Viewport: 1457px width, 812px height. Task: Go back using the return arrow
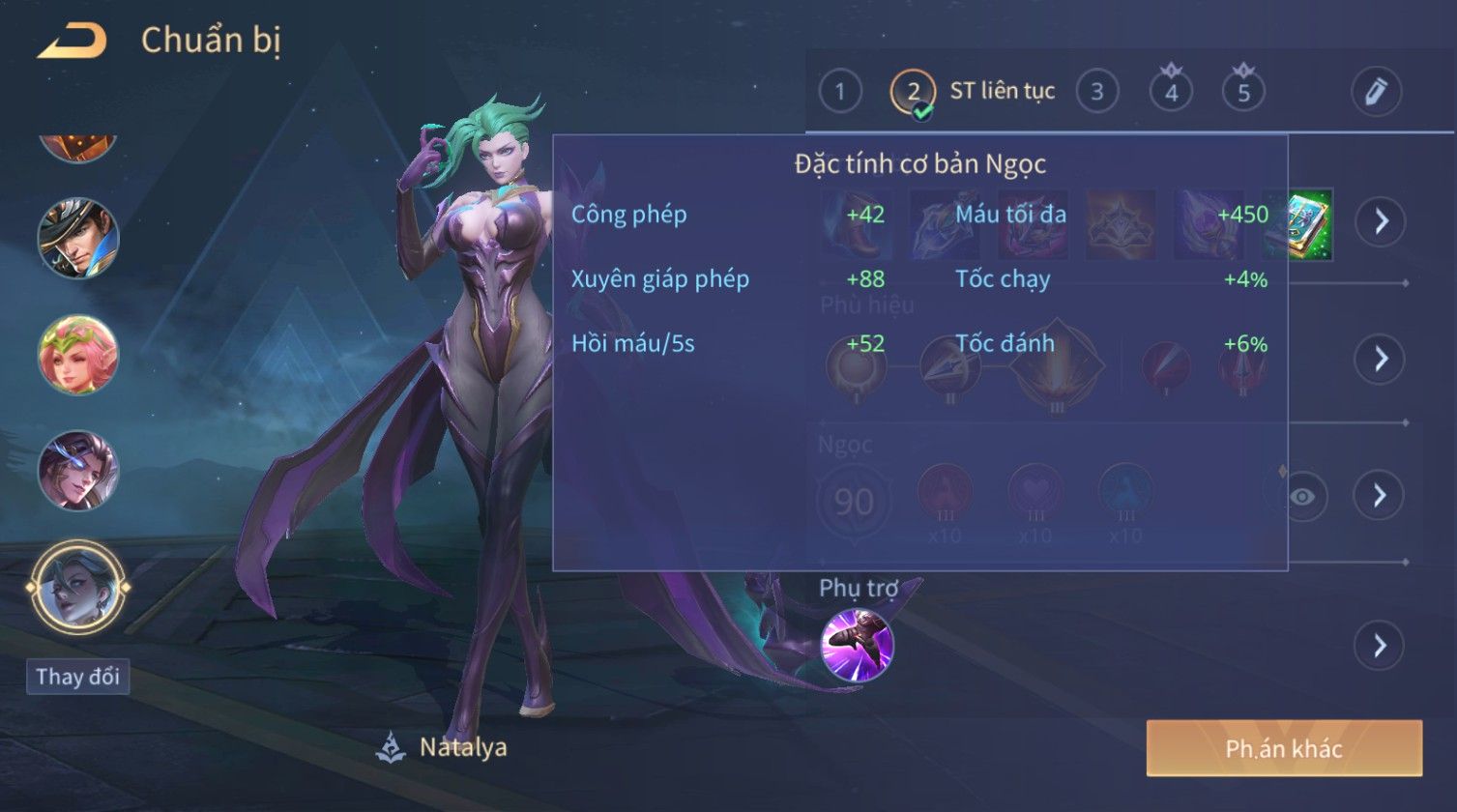[x=72, y=42]
